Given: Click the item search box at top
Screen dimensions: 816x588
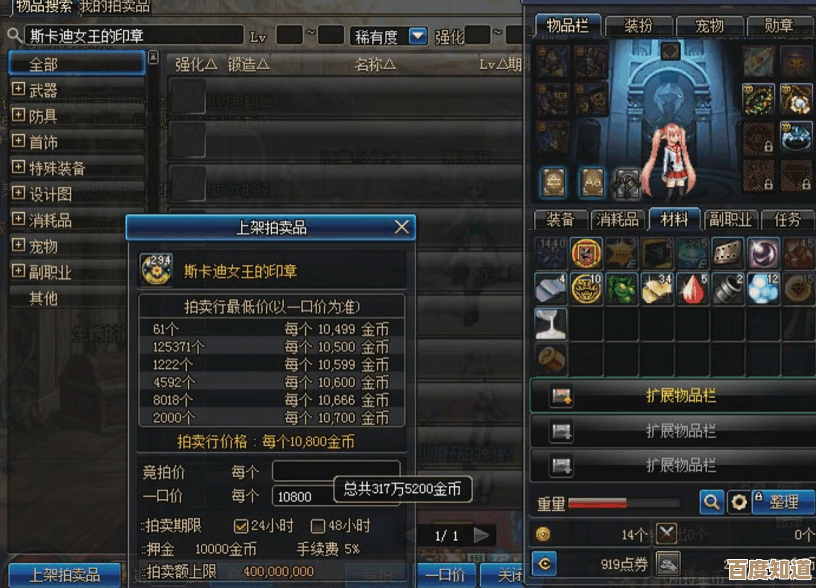Looking at the screenshot, I should coord(133,36).
